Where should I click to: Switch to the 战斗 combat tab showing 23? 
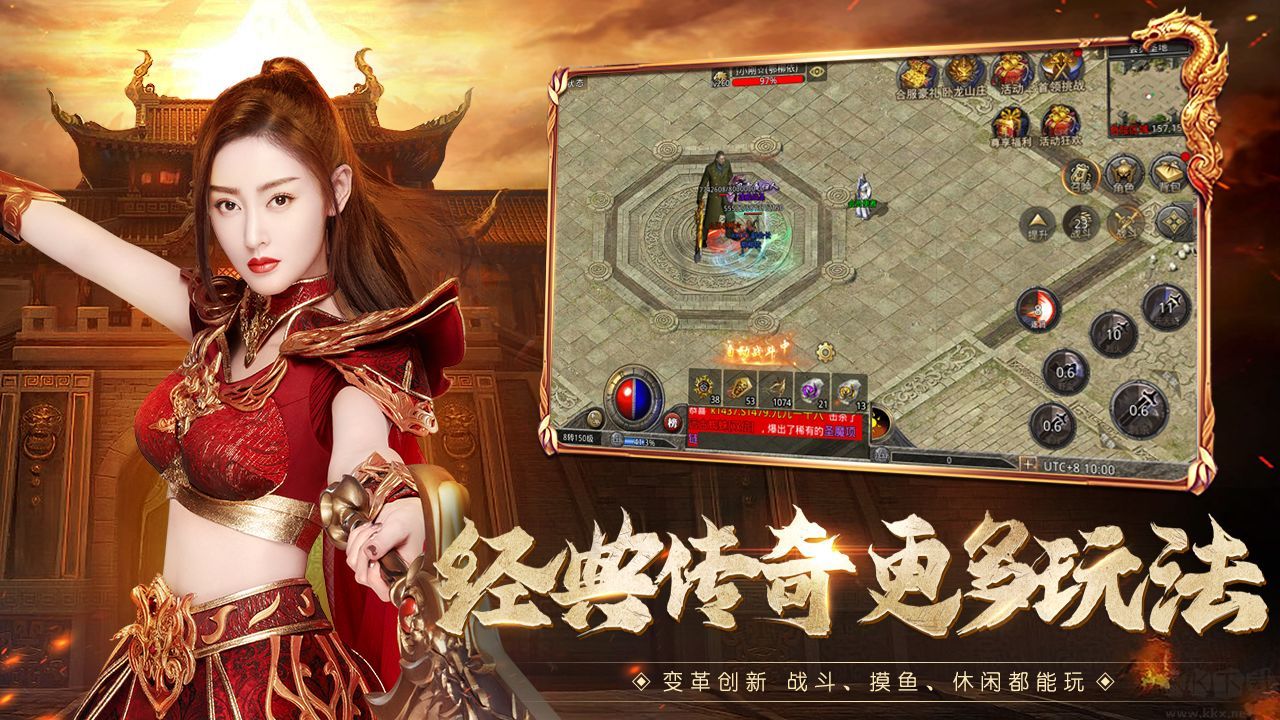click(x=1082, y=222)
